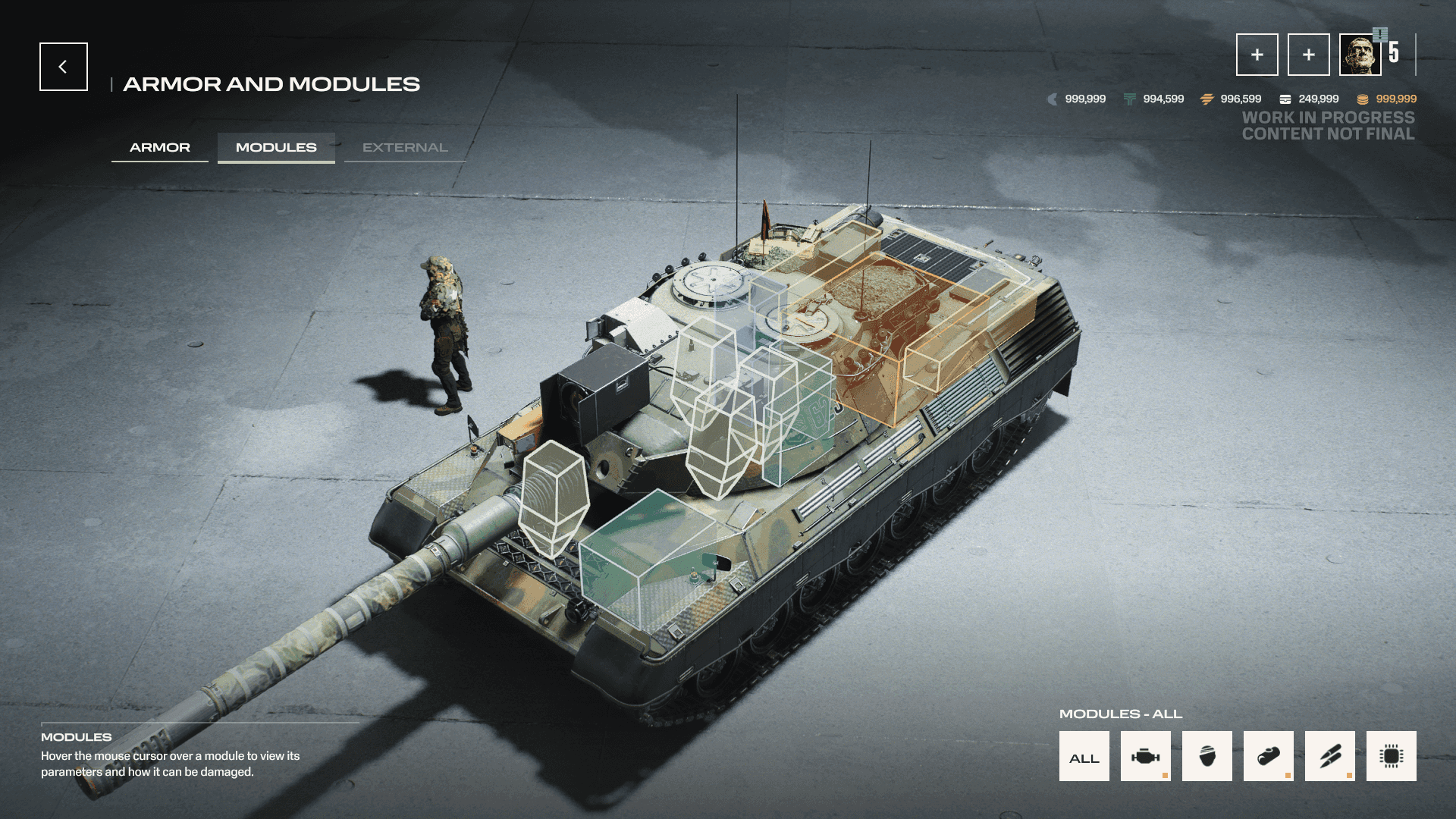Filter modules by the engine icon

coord(1145,756)
